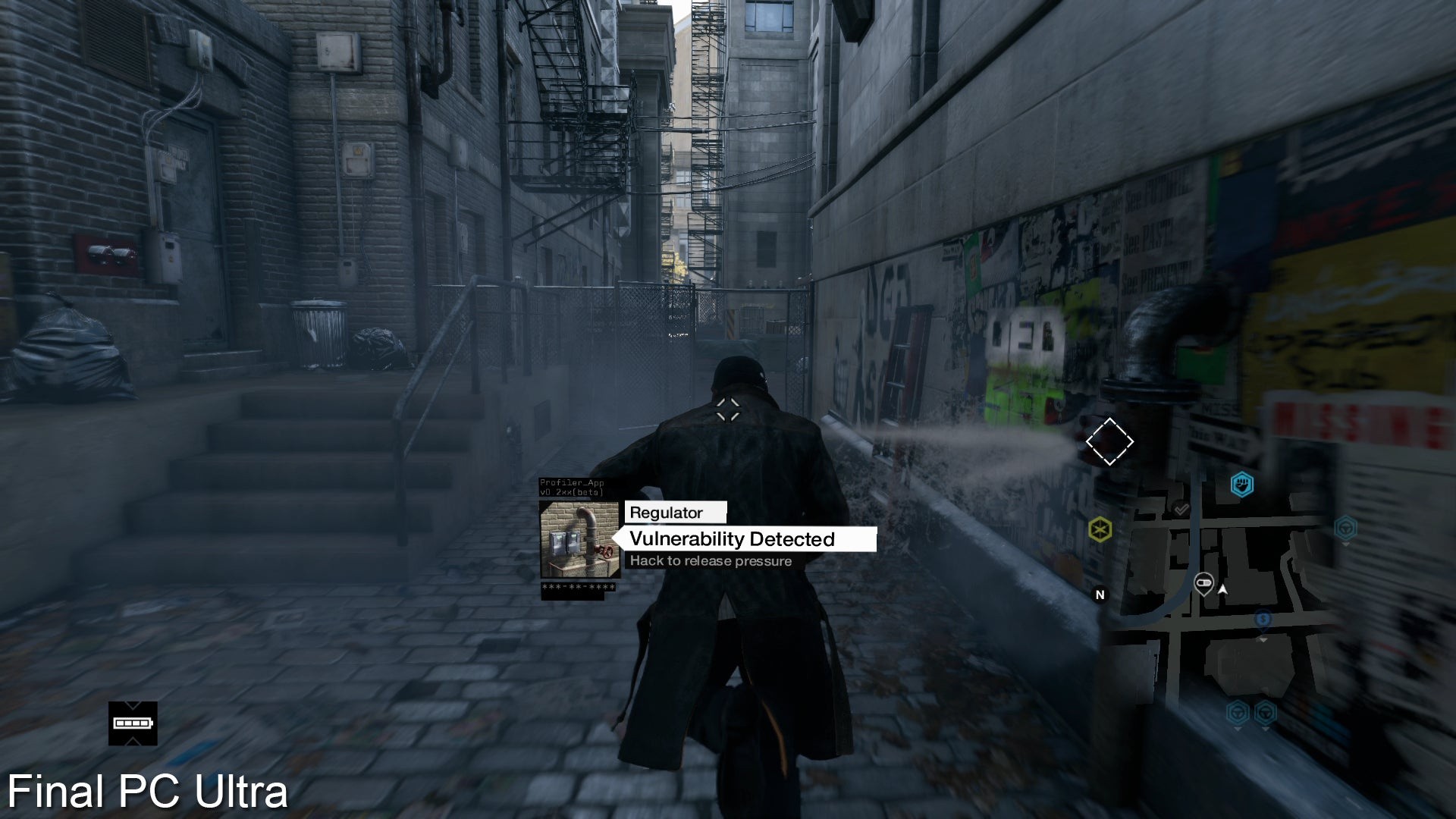
Task: Click the phone battery icon
Action: 133,723
